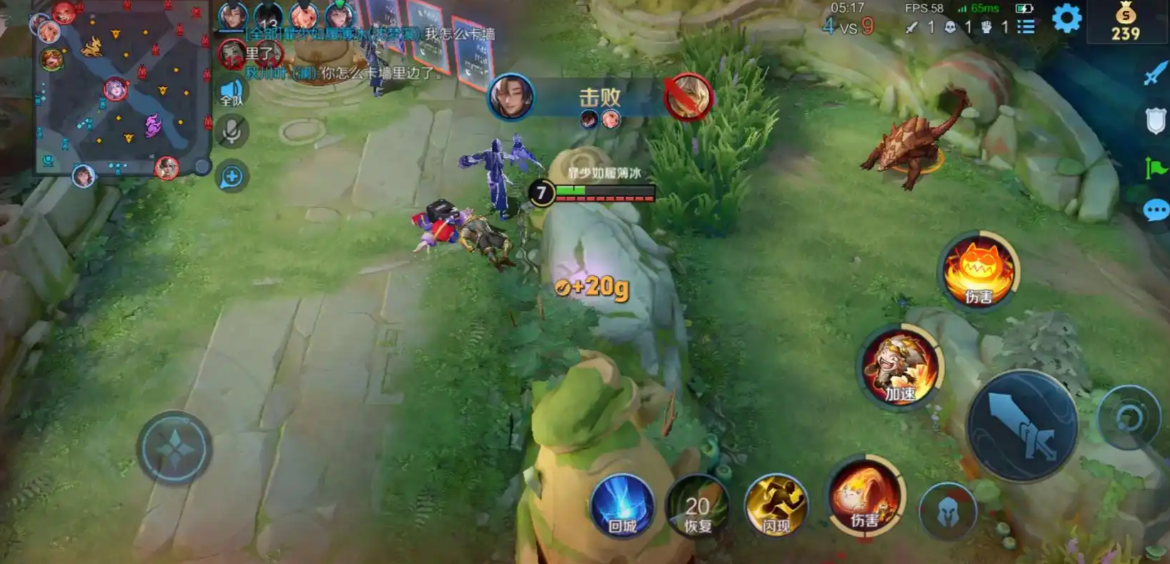Image resolution: width=1170 pixels, height=564 pixels.
Task: Open the blue gear settings menu
Action: click(1066, 19)
